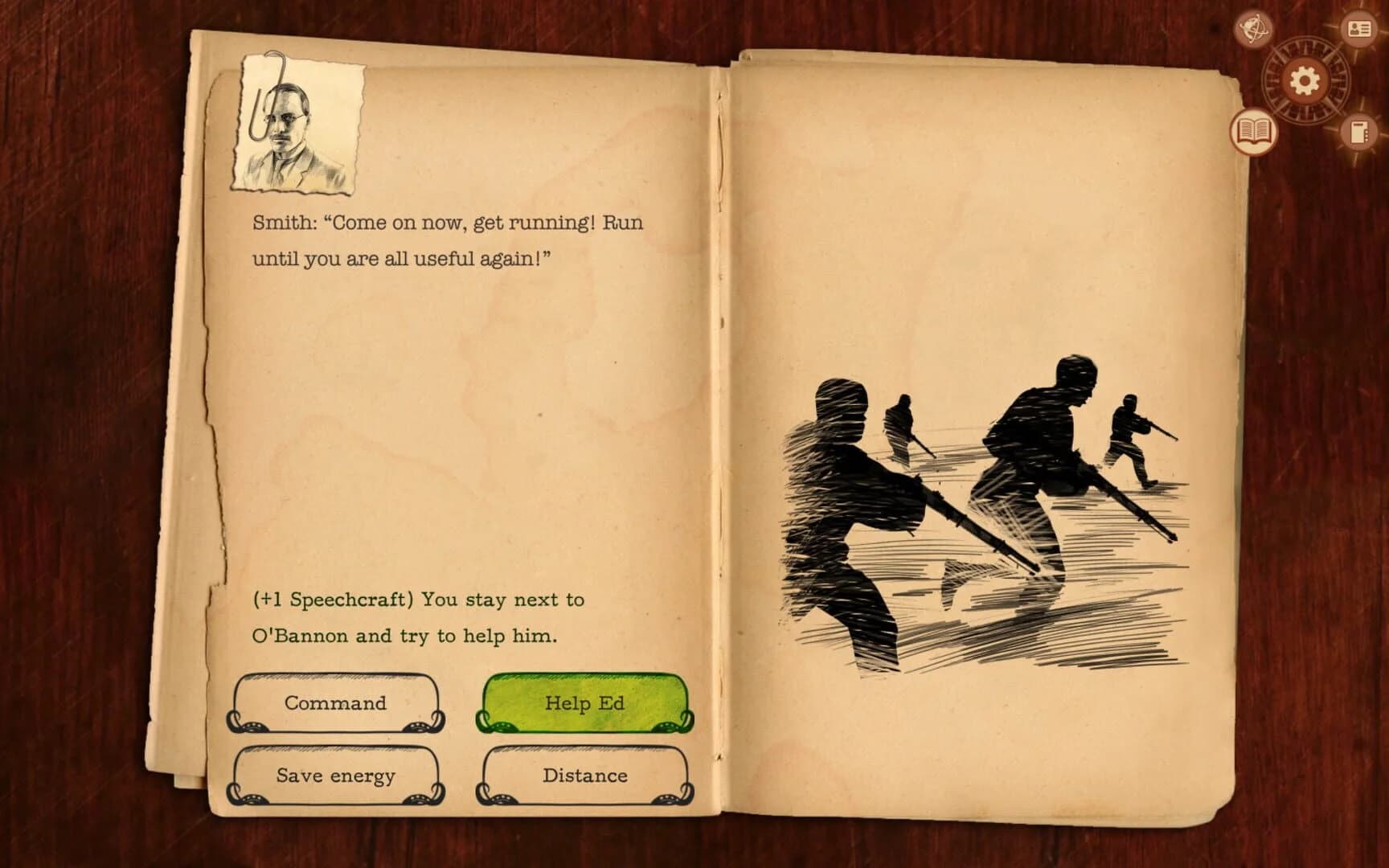This screenshot has width=1389, height=868.
Task: Switch selection away from Help Ed to Command
Action: tap(334, 704)
